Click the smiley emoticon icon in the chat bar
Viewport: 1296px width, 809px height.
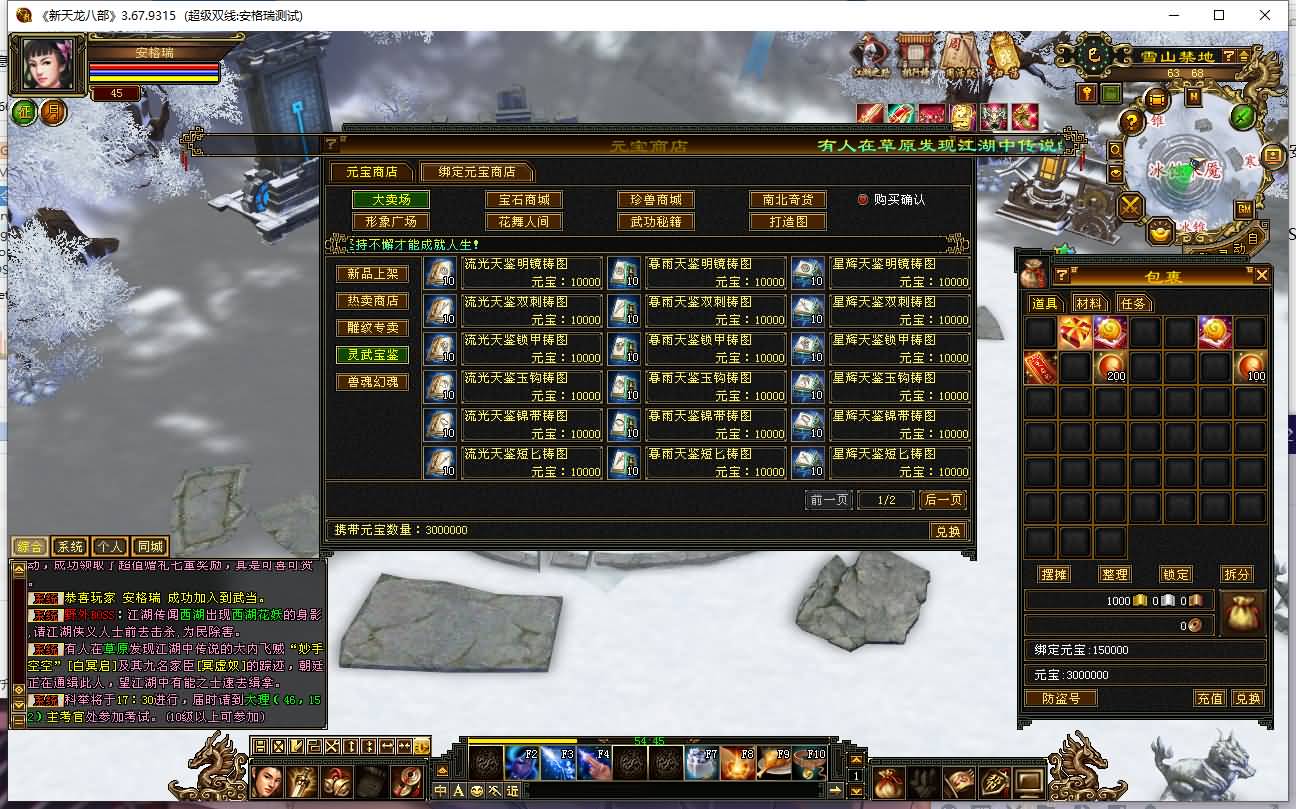[x=477, y=790]
